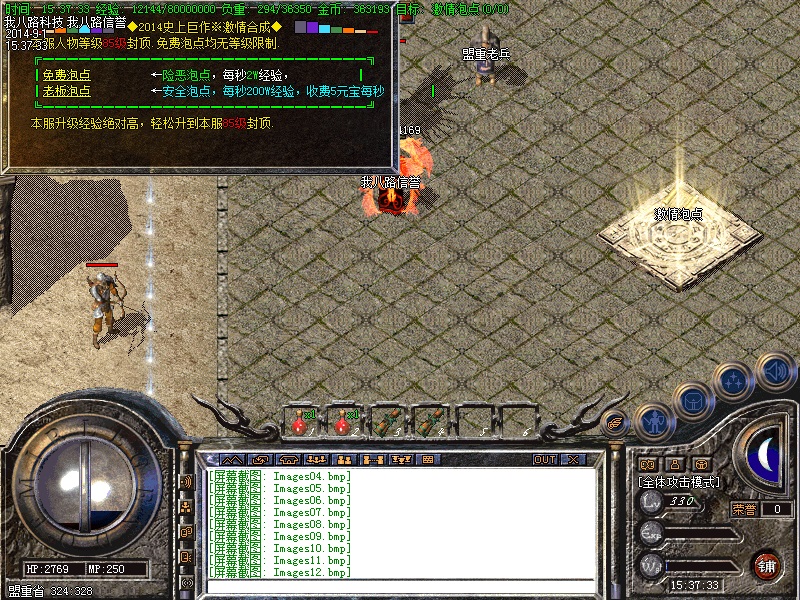800x600 pixels.
Task: Switch the 全体攻击模式 attack mode label
Action: pos(679,481)
